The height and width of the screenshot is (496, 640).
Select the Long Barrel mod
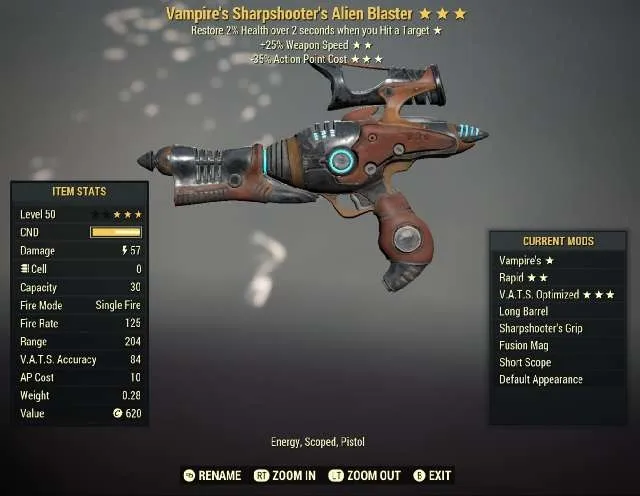524,311
